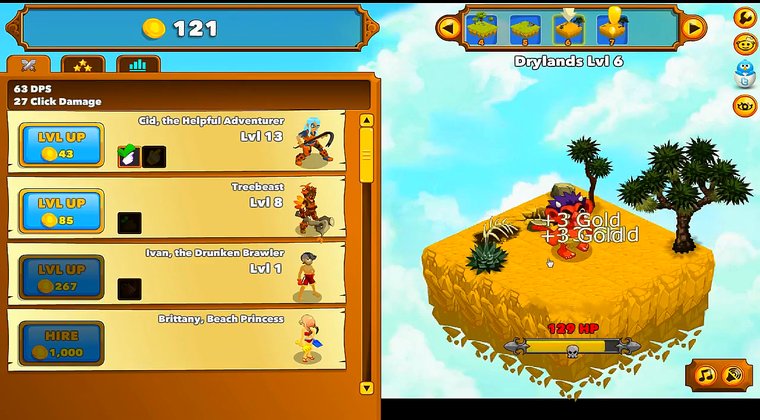This screenshot has width=760, height=420.
Task: Select zone level 5 thumbnail
Action: pos(525,28)
